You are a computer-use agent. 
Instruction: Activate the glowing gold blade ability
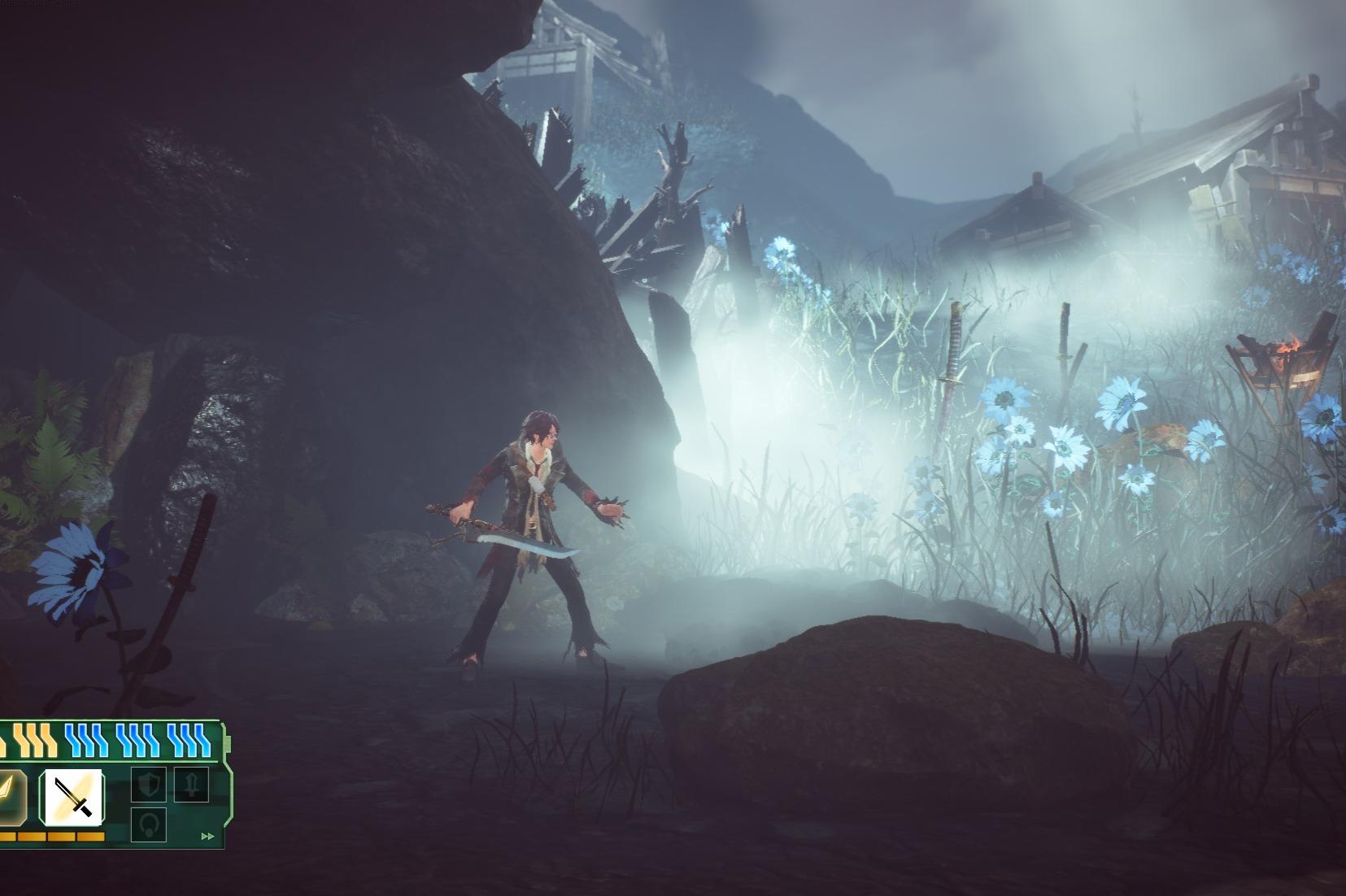pos(10,796)
